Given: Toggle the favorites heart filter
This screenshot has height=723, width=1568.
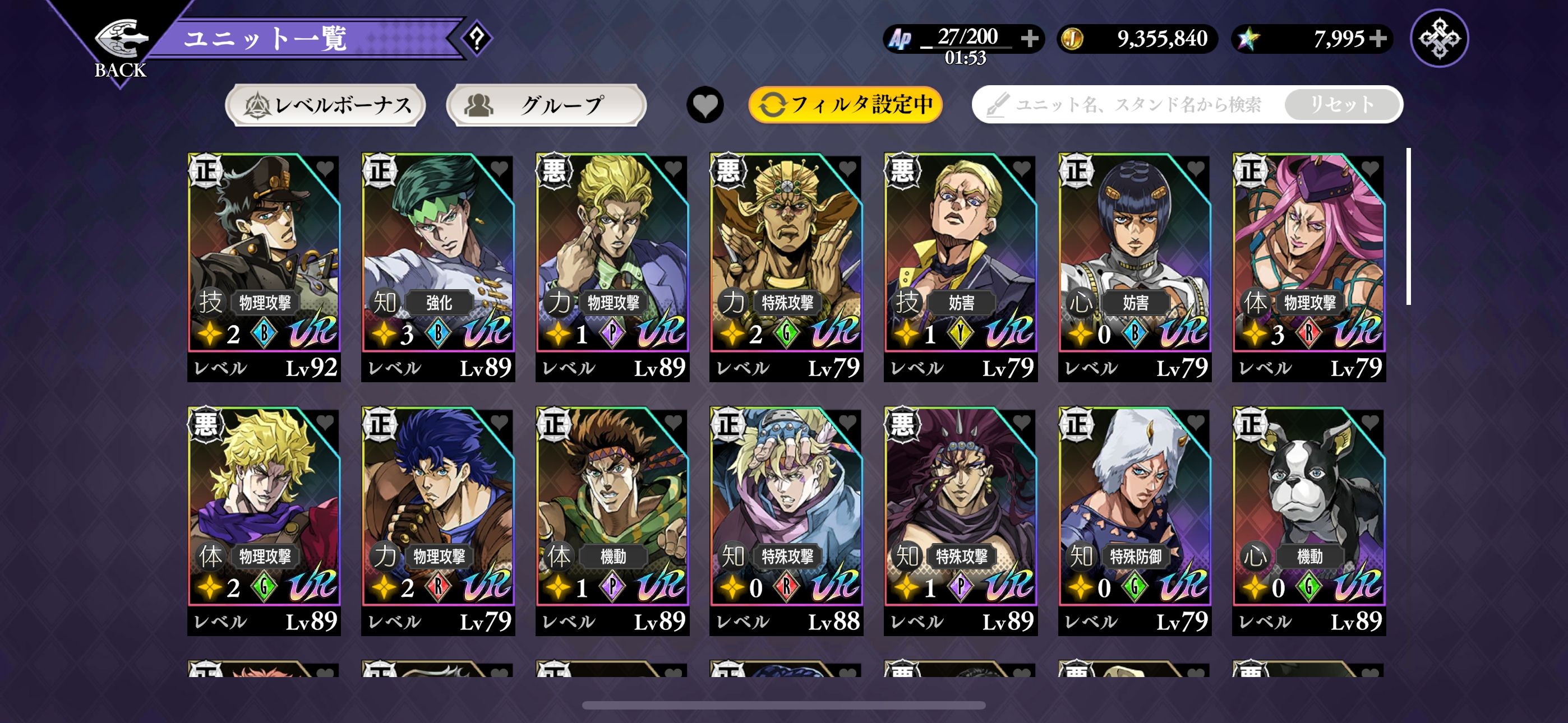Looking at the screenshot, I should 705,105.
